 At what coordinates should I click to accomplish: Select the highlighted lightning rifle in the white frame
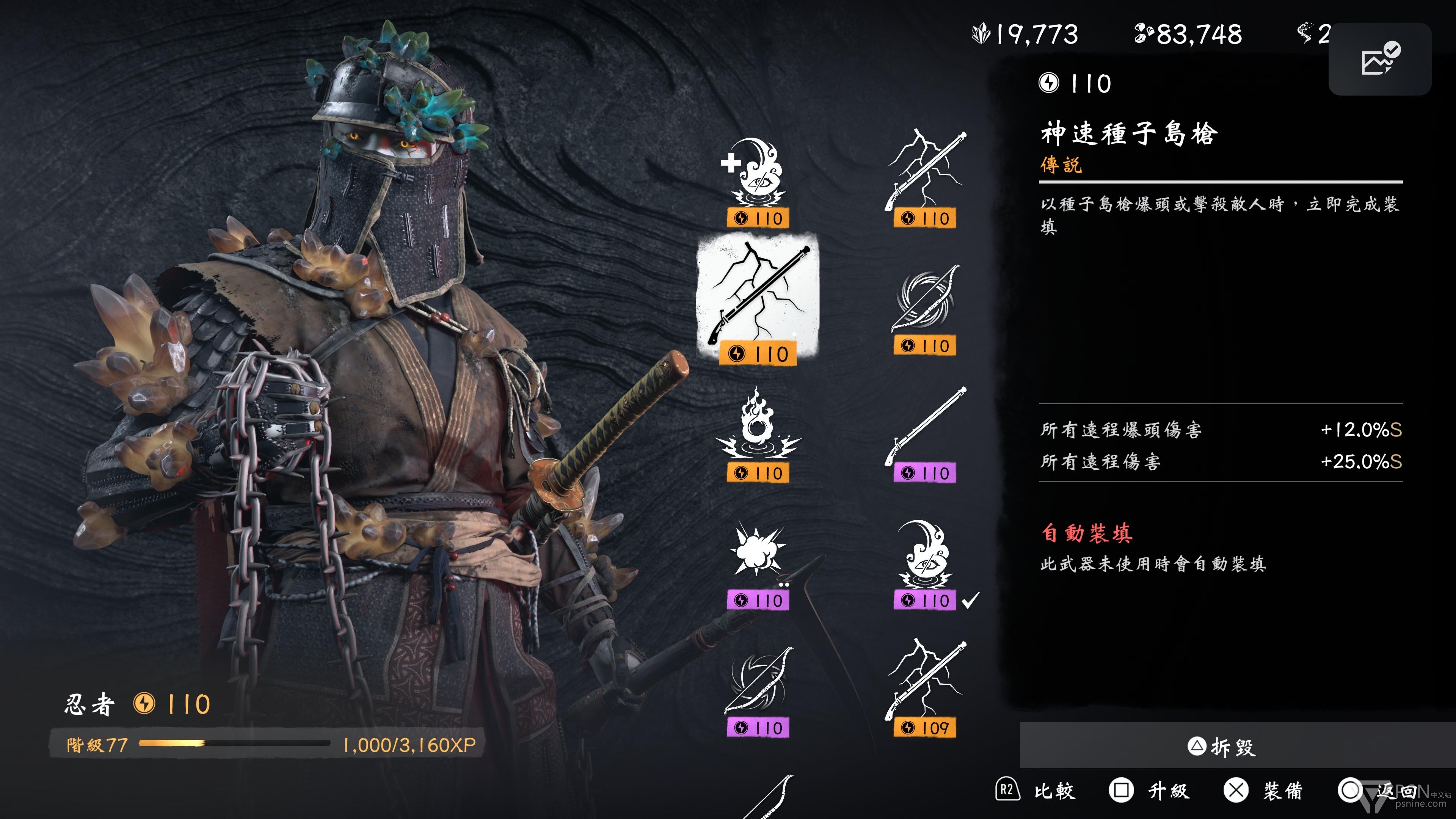pos(758,298)
